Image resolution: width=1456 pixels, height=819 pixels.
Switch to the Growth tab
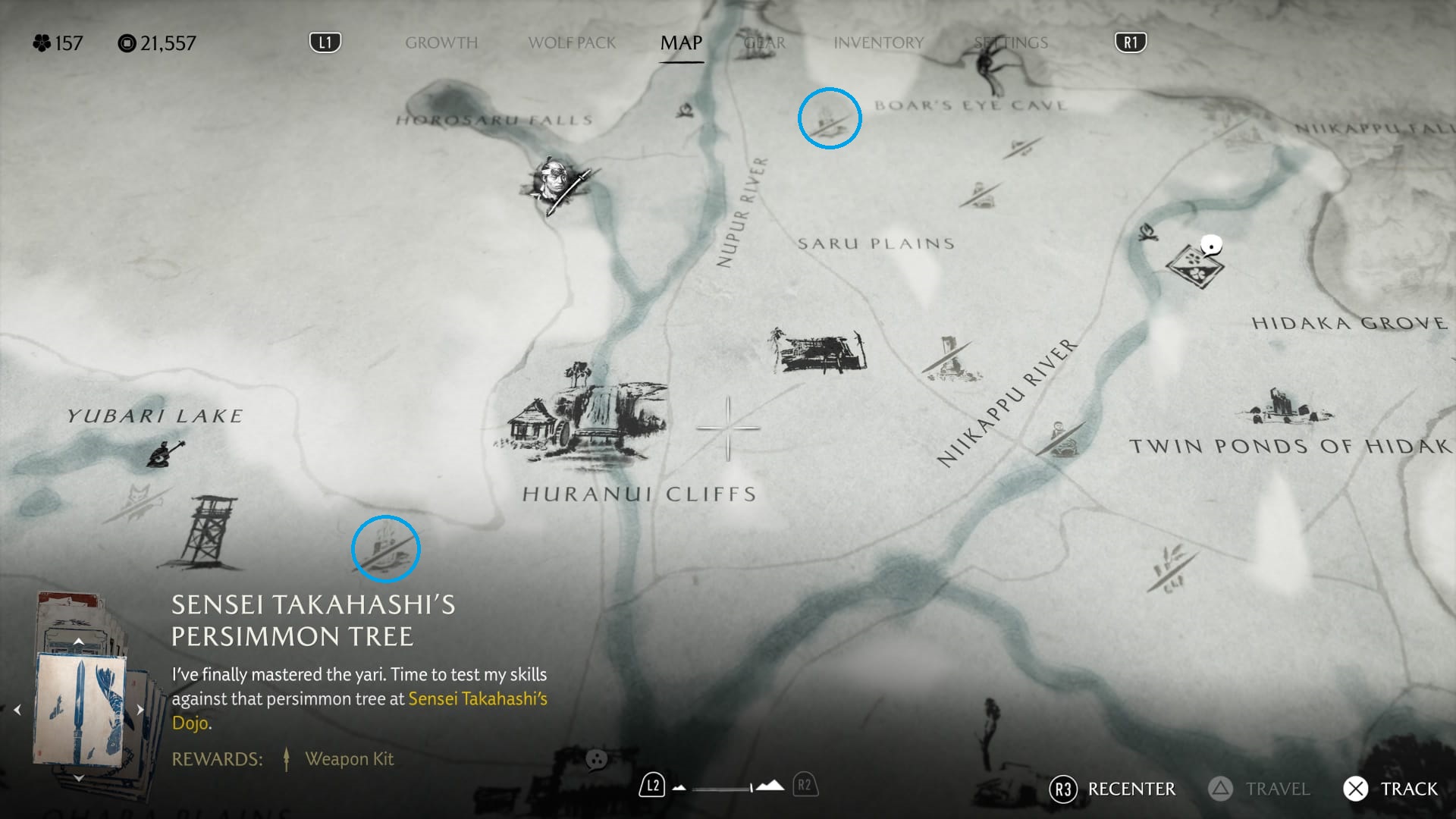click(441, 43)
